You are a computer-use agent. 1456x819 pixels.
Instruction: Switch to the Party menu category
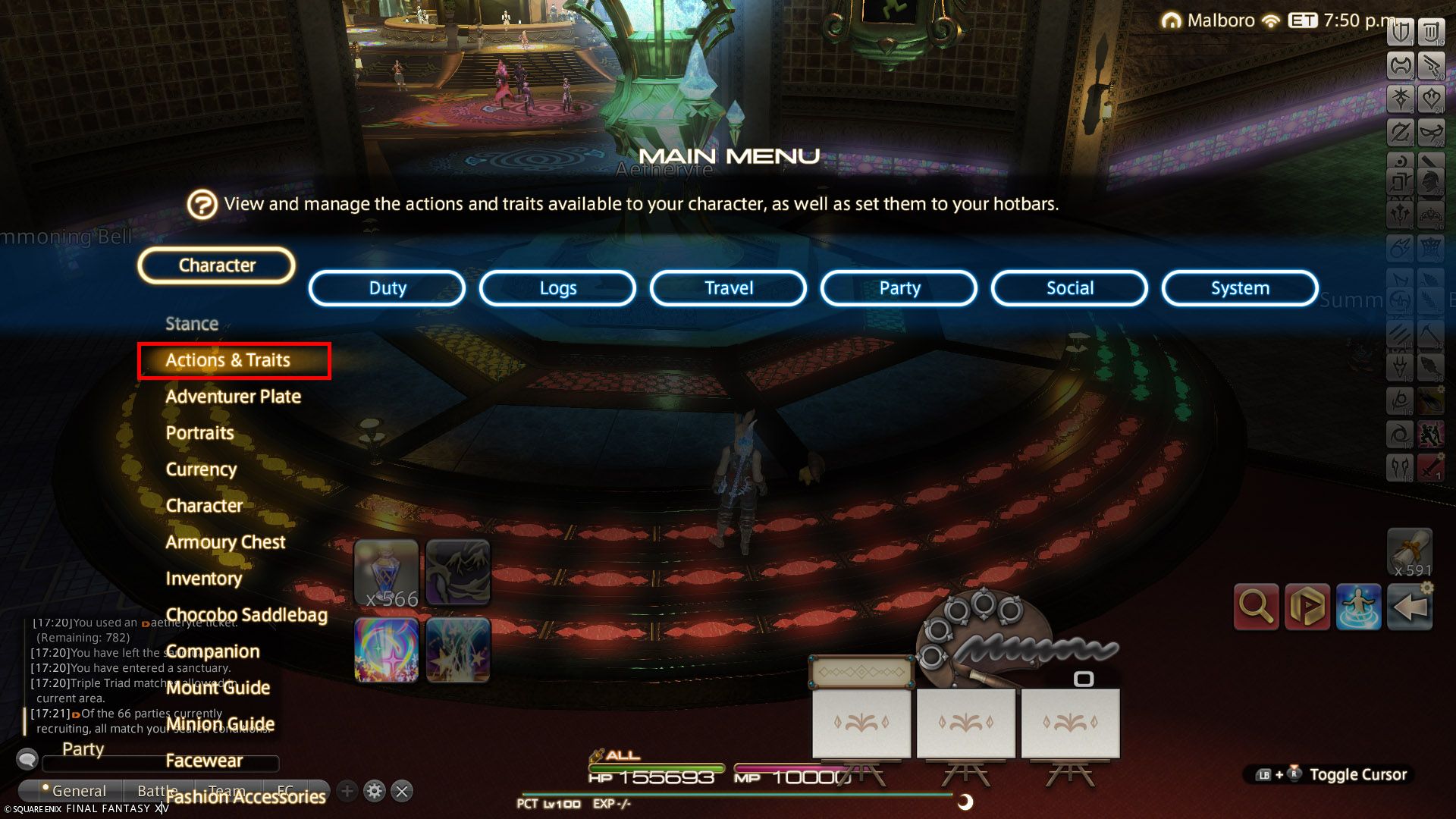pyautogui.click(x=899, y=288)
